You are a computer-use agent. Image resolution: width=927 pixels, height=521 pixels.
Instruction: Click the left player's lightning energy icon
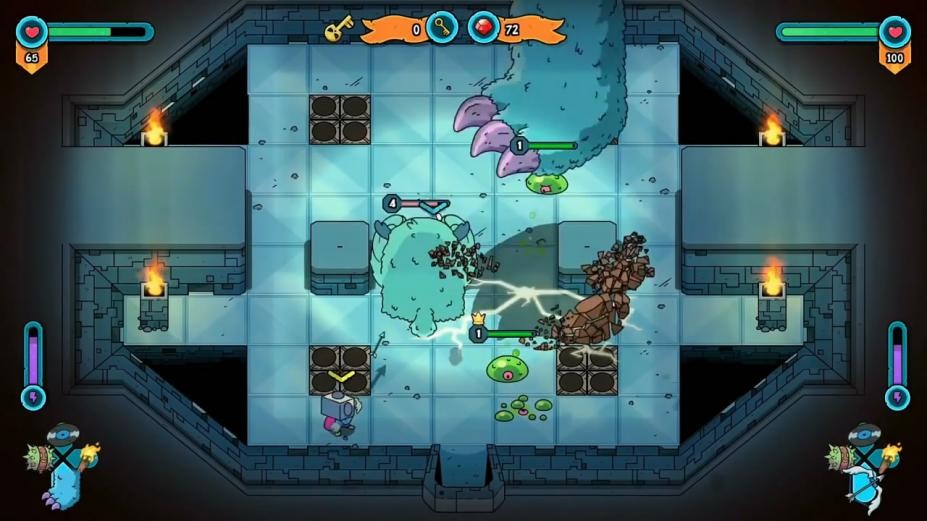coord(33,397)
